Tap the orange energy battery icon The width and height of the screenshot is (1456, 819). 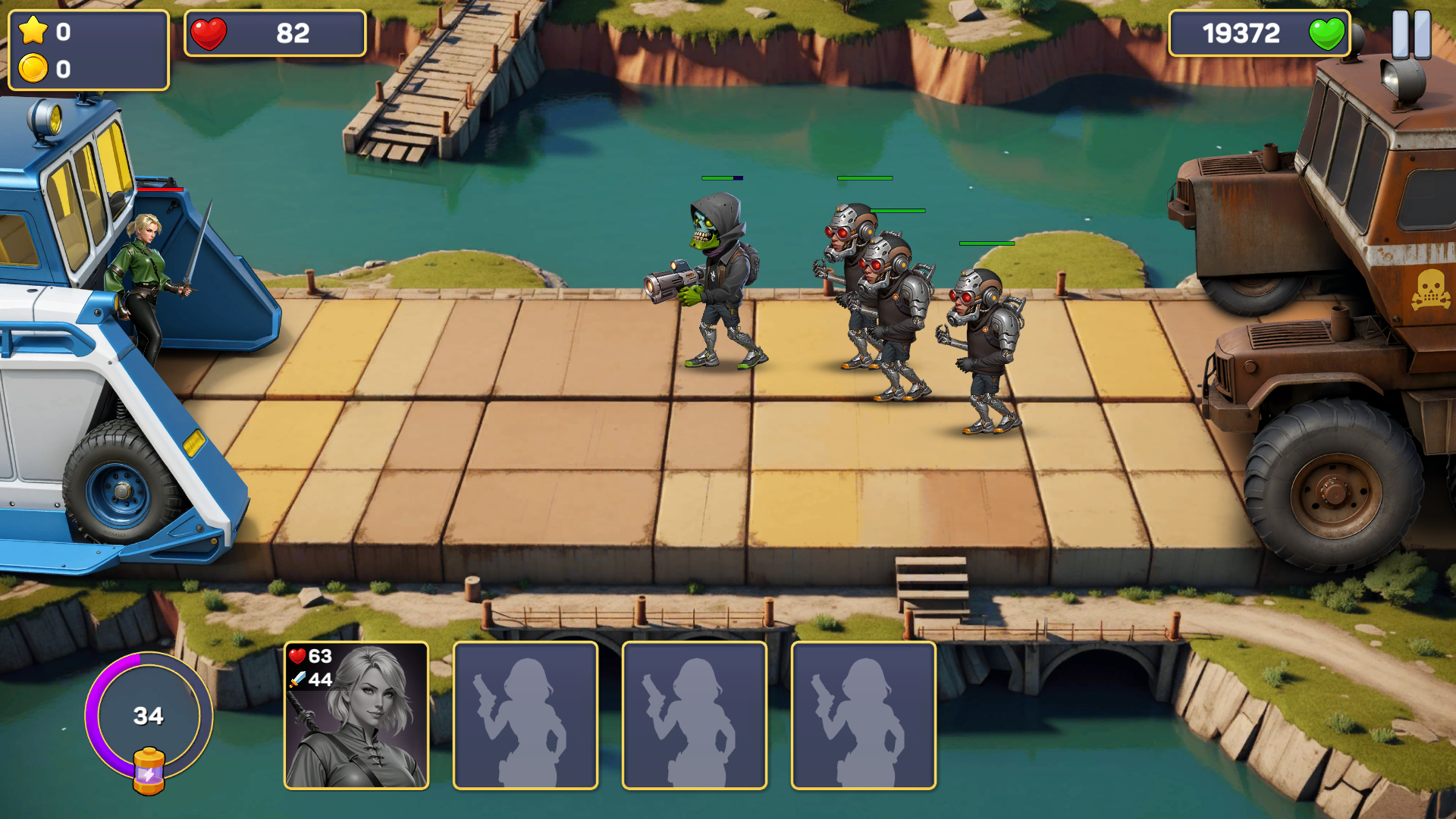[x=149, y=771]
